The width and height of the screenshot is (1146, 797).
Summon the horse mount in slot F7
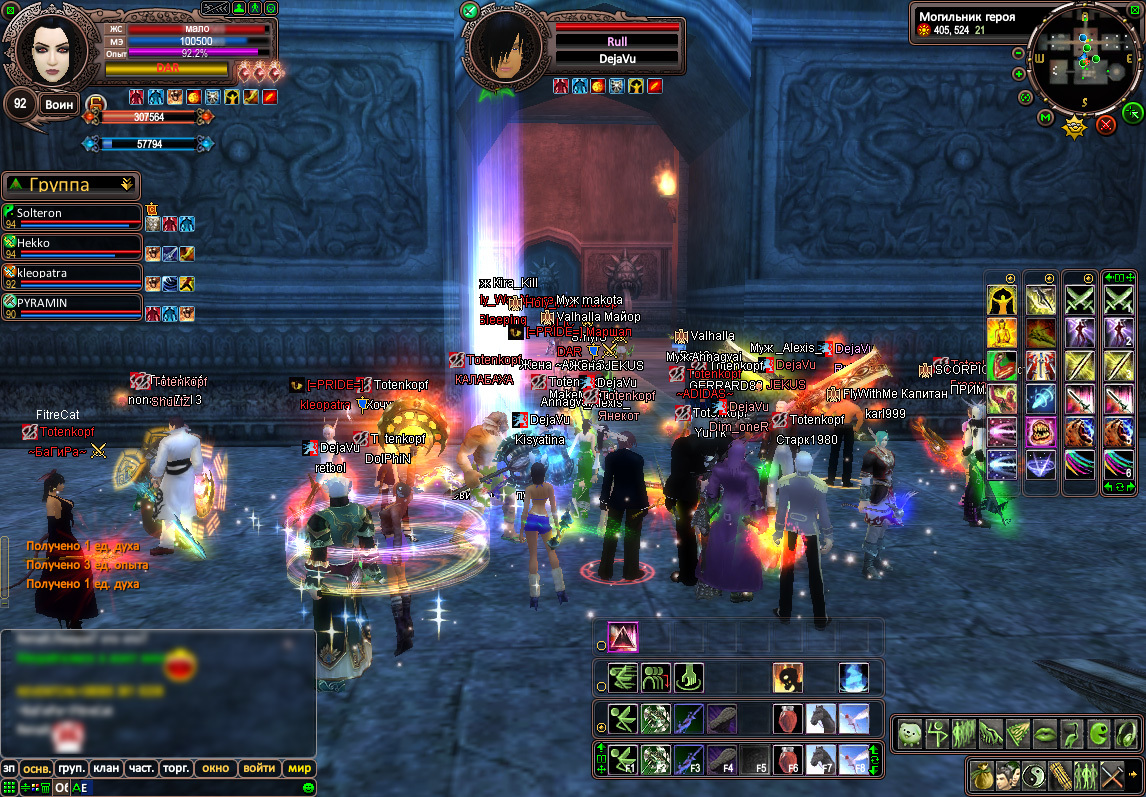coord(821,761)
